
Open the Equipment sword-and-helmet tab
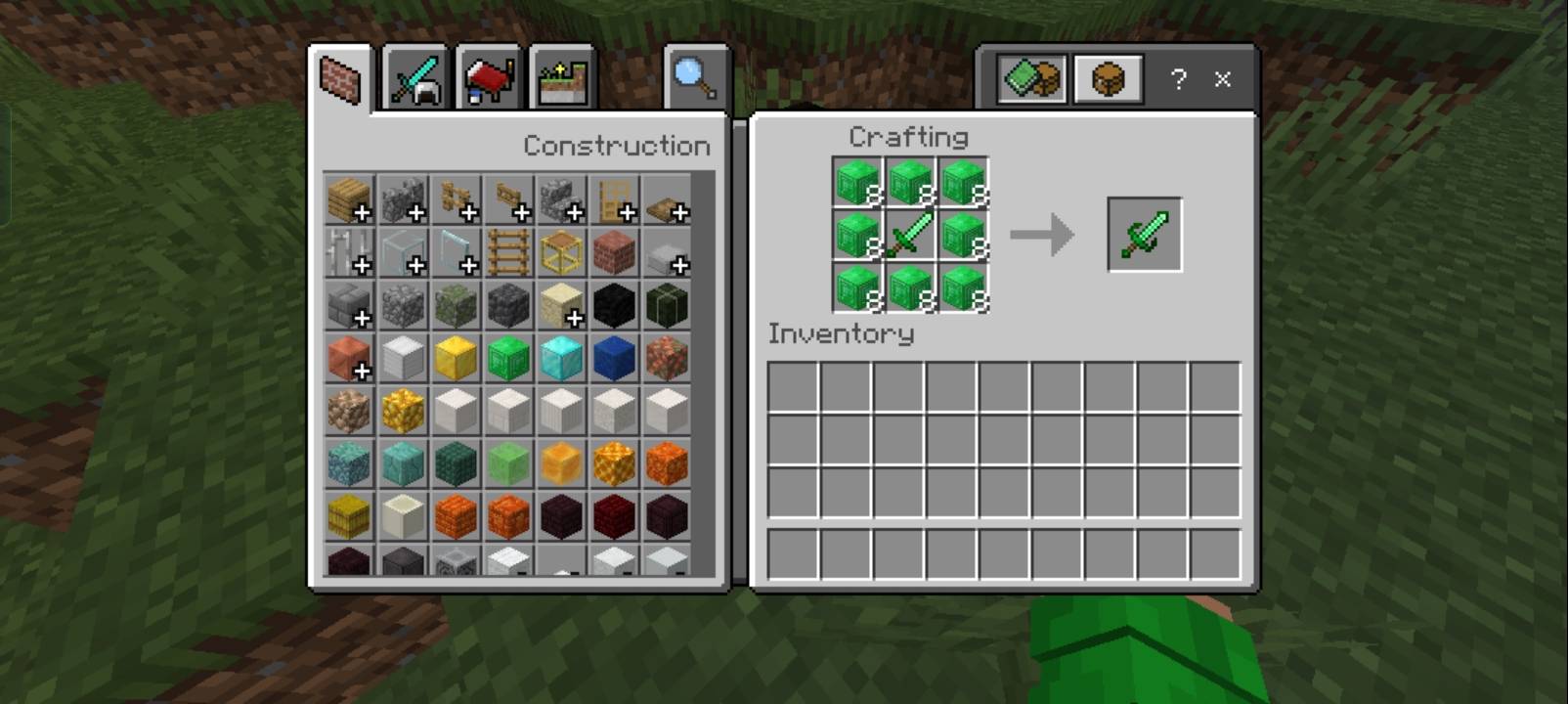pyautogui.click(x=416, y=79)
